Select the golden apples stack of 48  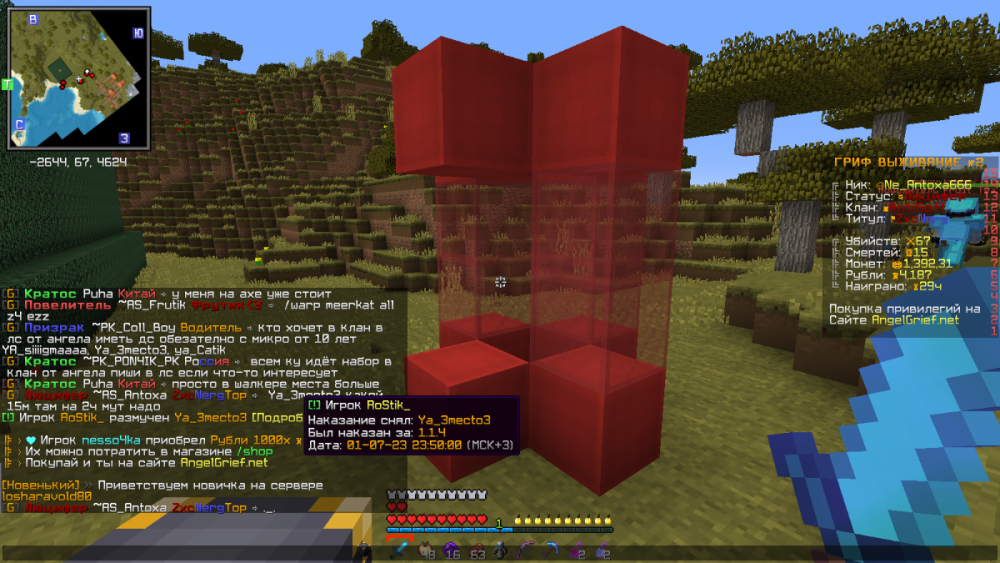click(x=426, y=549)
